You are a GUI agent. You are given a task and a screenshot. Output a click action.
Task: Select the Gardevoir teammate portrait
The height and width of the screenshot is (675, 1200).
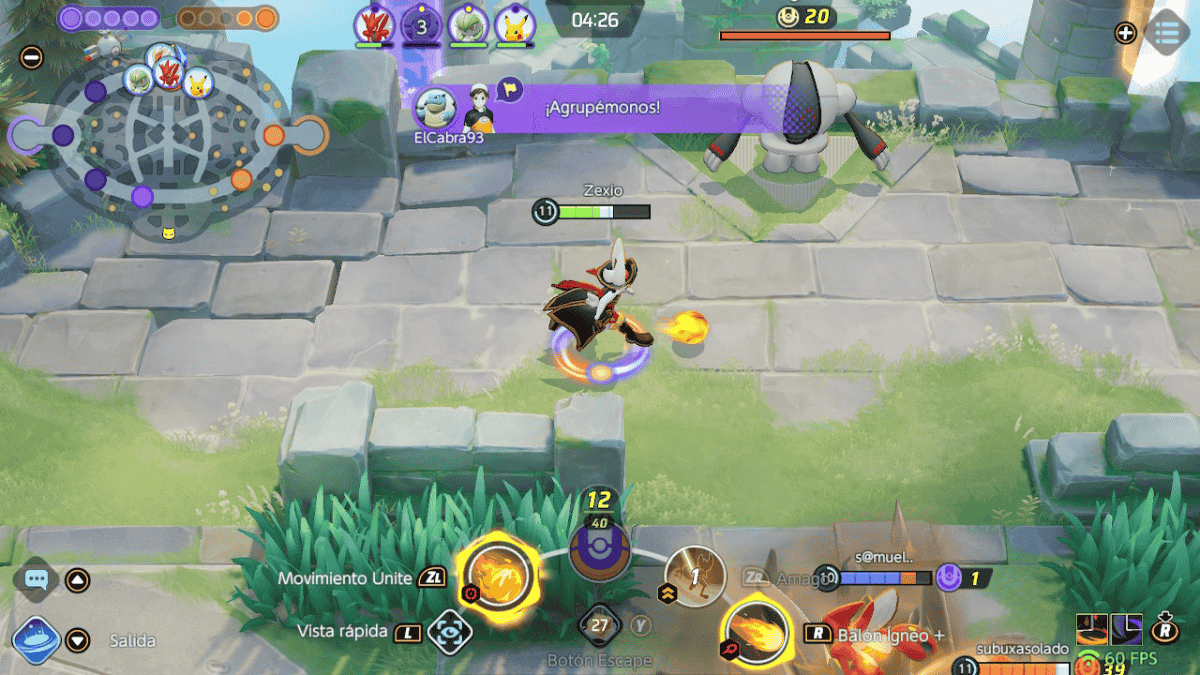pyautogui.click(x=466, y=25)
